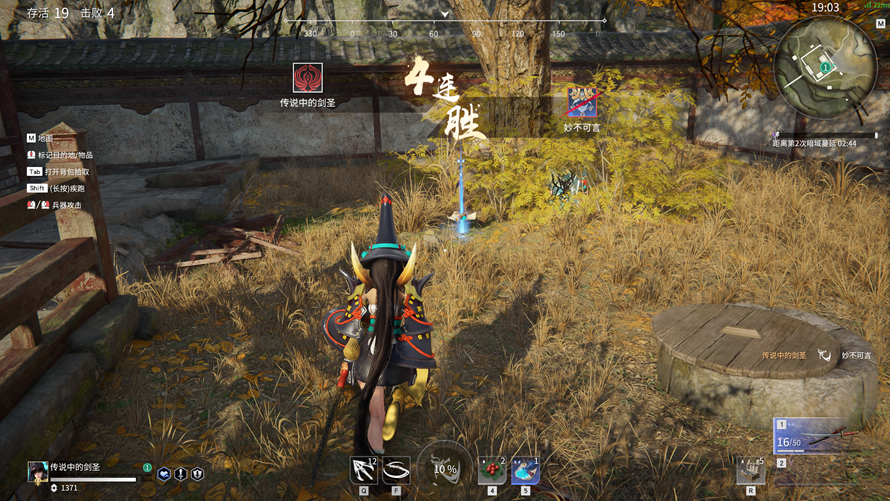This screenshot has height=501, width=890.
Task: Click the crossed-out blue defeated player icon
Action: pos(582,101)
